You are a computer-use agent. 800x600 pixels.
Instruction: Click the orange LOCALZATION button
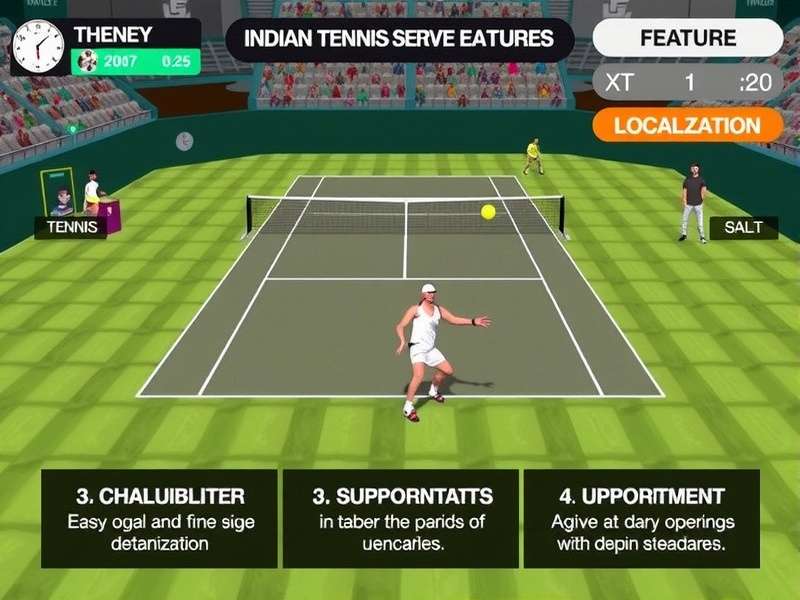(x=688, y=126)
